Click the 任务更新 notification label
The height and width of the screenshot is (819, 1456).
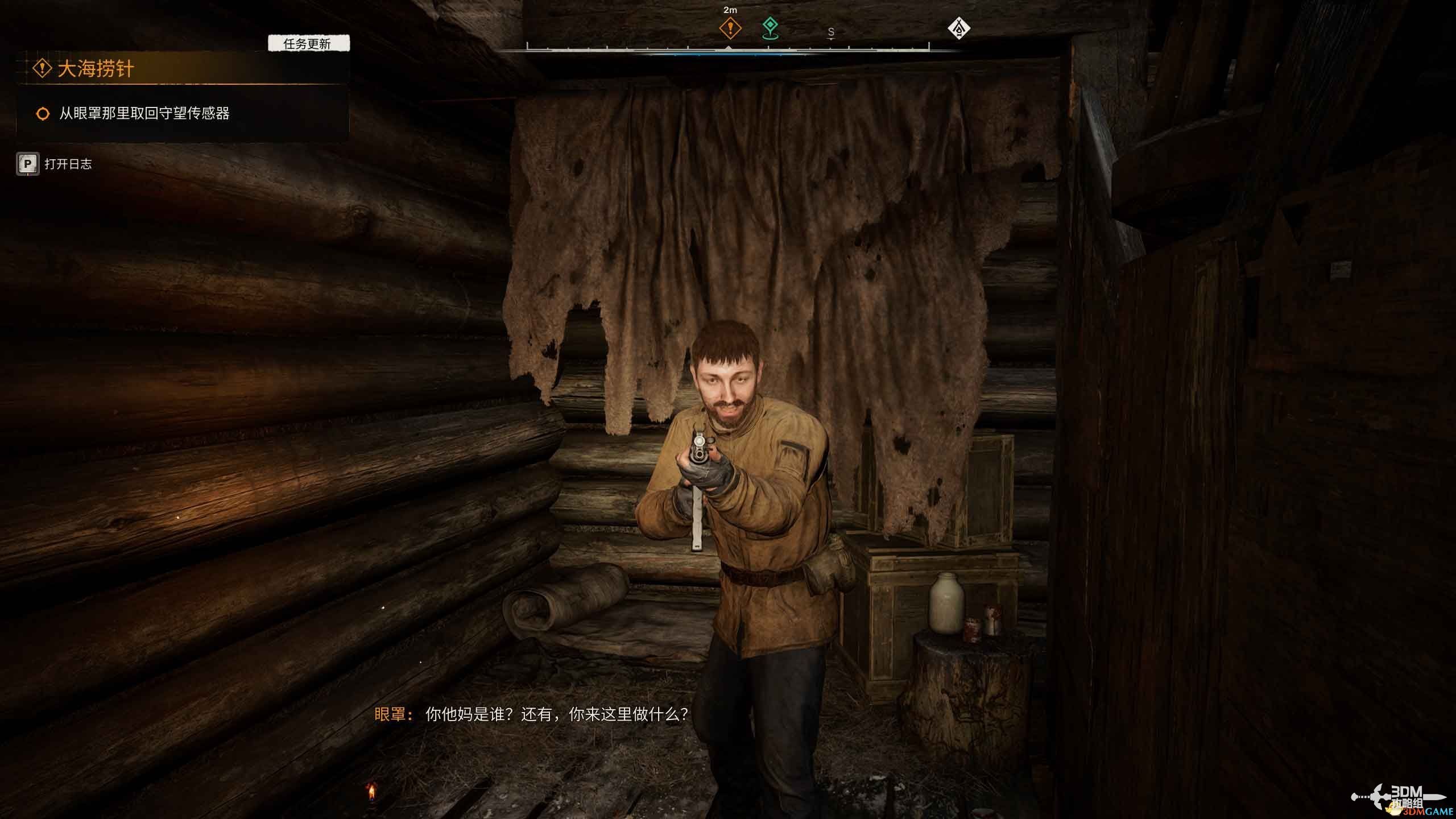(x=308, y=44)
